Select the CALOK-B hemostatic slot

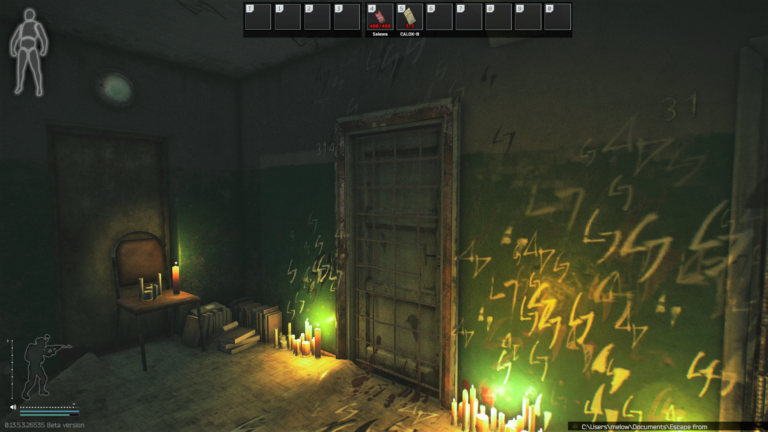(408, 17)
